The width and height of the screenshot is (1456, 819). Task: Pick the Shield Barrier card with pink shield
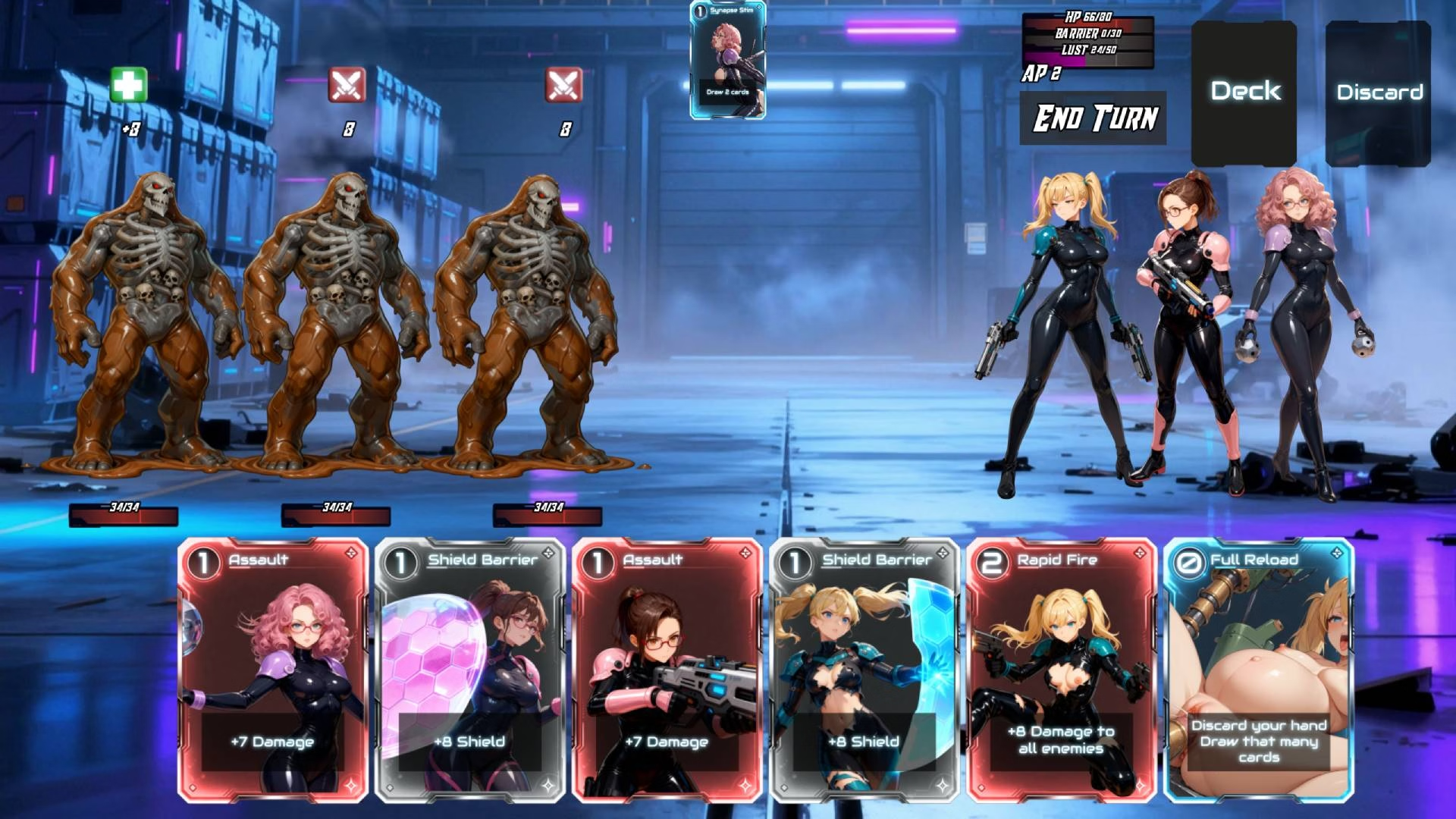pos(470,670)
